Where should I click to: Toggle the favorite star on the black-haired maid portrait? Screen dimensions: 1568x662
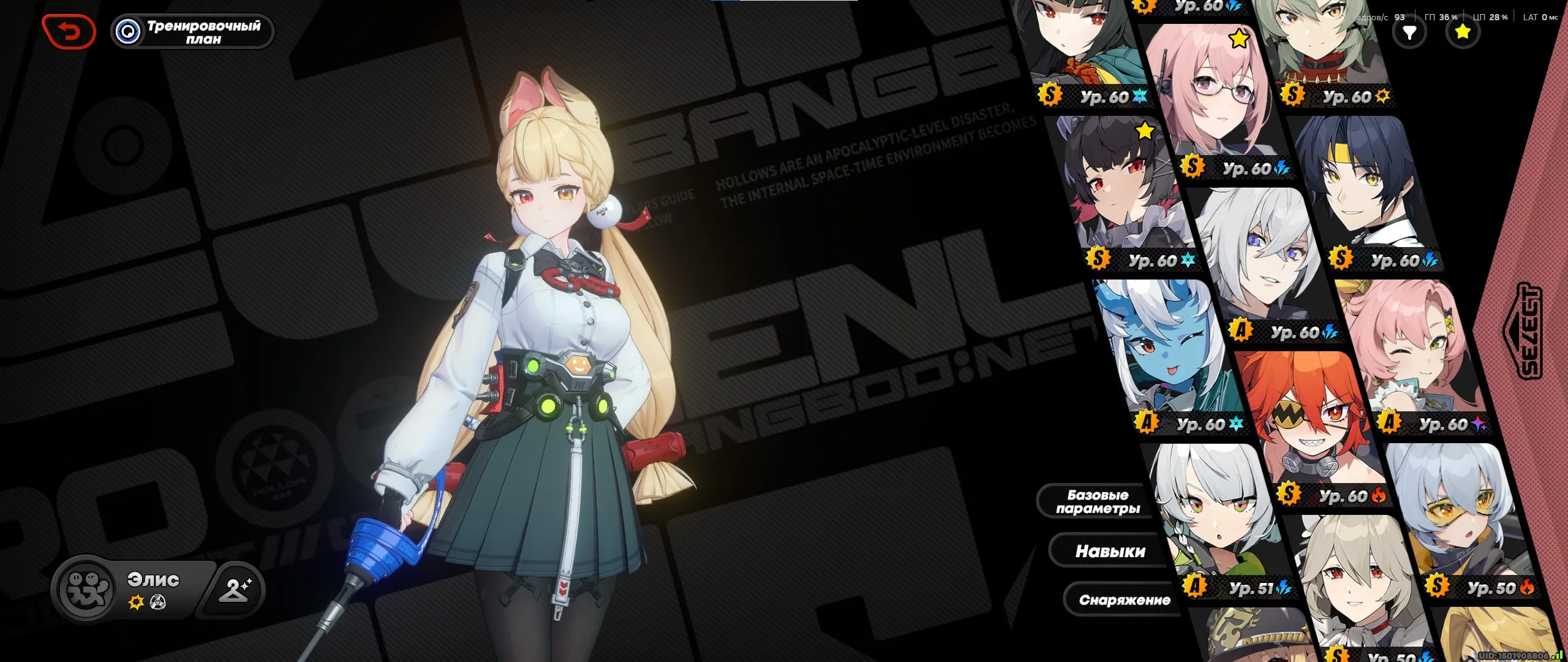[1144, 130]
